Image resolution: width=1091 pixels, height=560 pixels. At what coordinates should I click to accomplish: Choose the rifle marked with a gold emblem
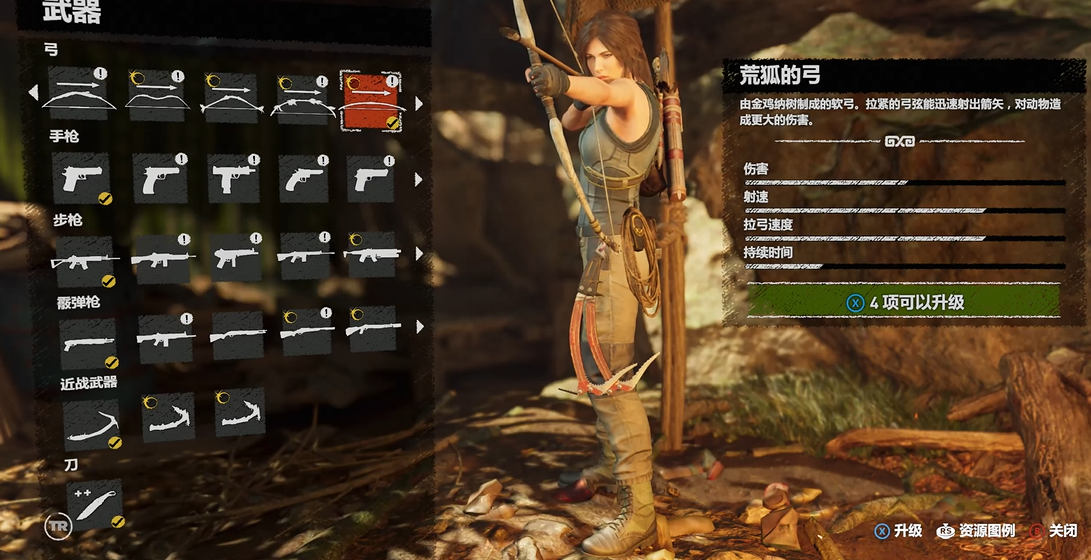click(371, 255)
